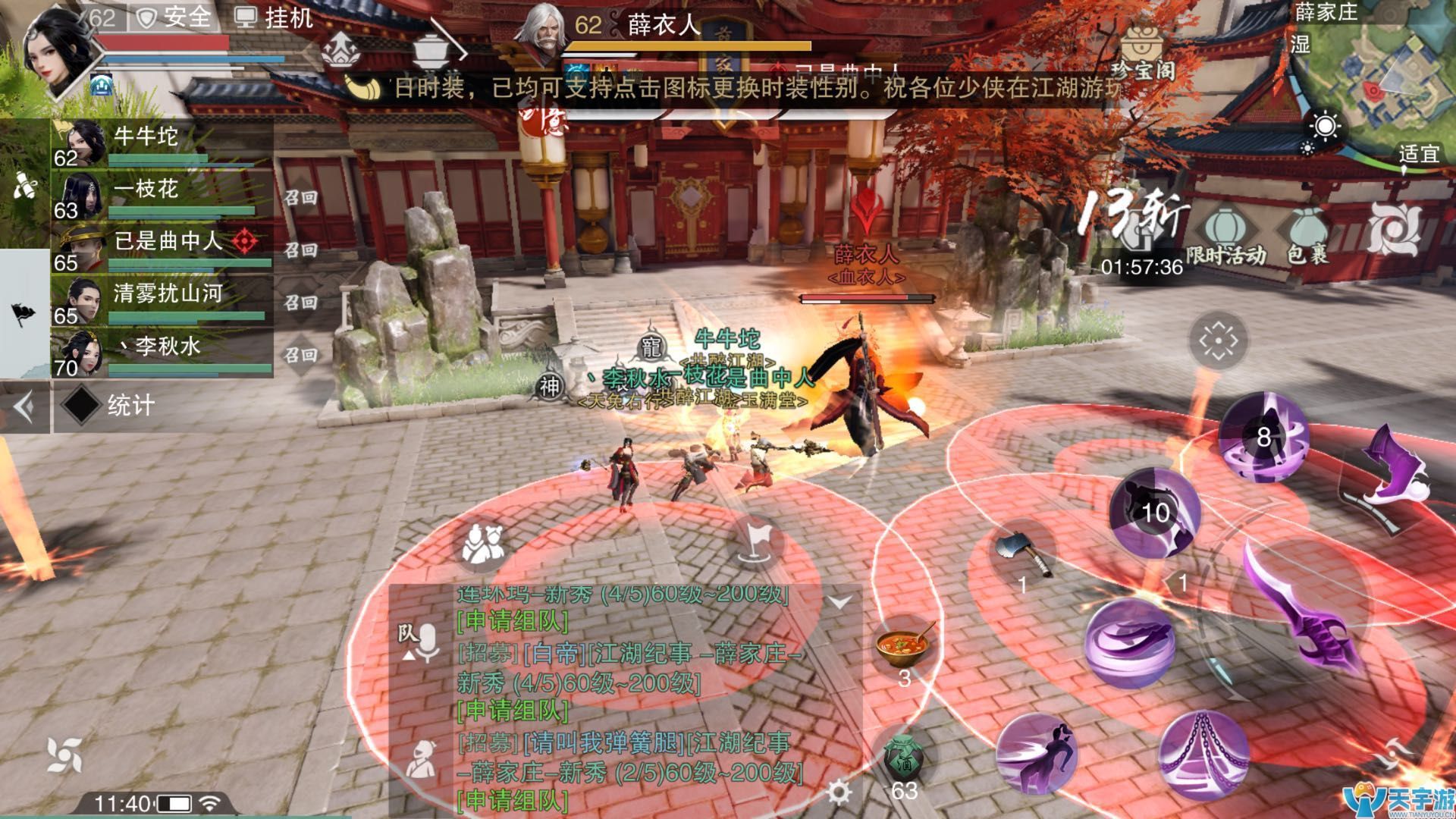
Task: Open chat settings gear icon
Action: click(839, 792)
